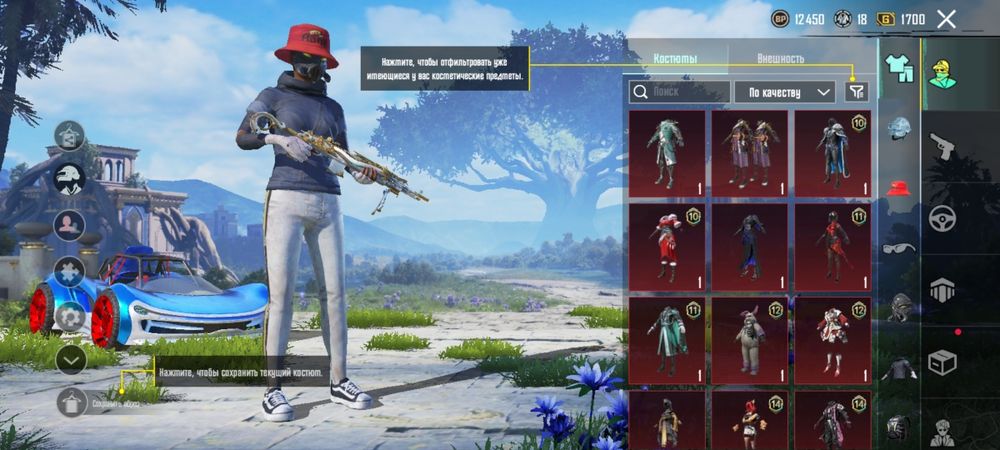
Task: Open the По качеству sort dropdown
Action: [785, 92]
